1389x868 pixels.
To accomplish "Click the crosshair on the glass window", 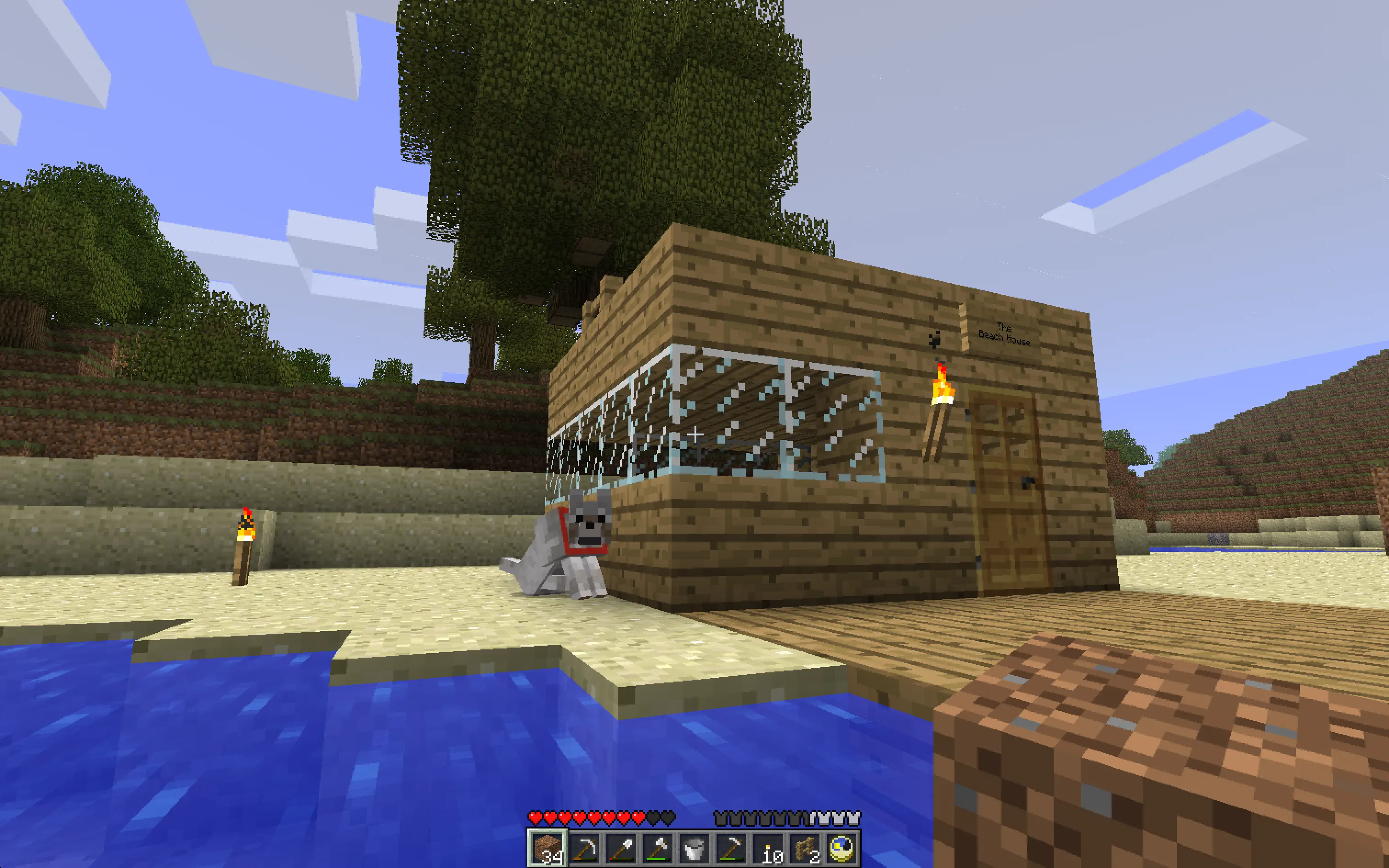I will pos(694,435).
